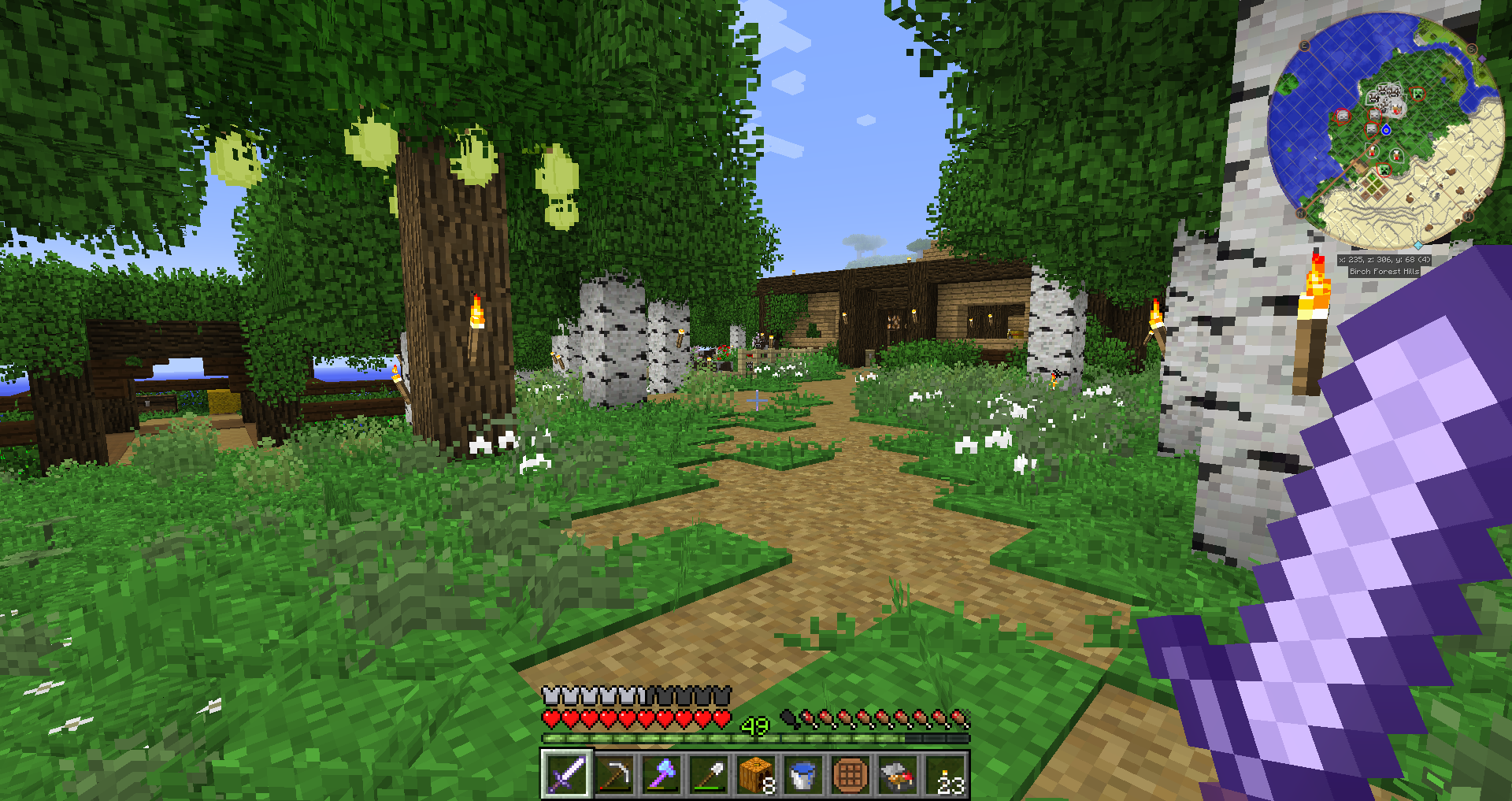Click the blue player marker on the minimap
This screenshot has height=801, width=1512.
tap(1386, 131)
